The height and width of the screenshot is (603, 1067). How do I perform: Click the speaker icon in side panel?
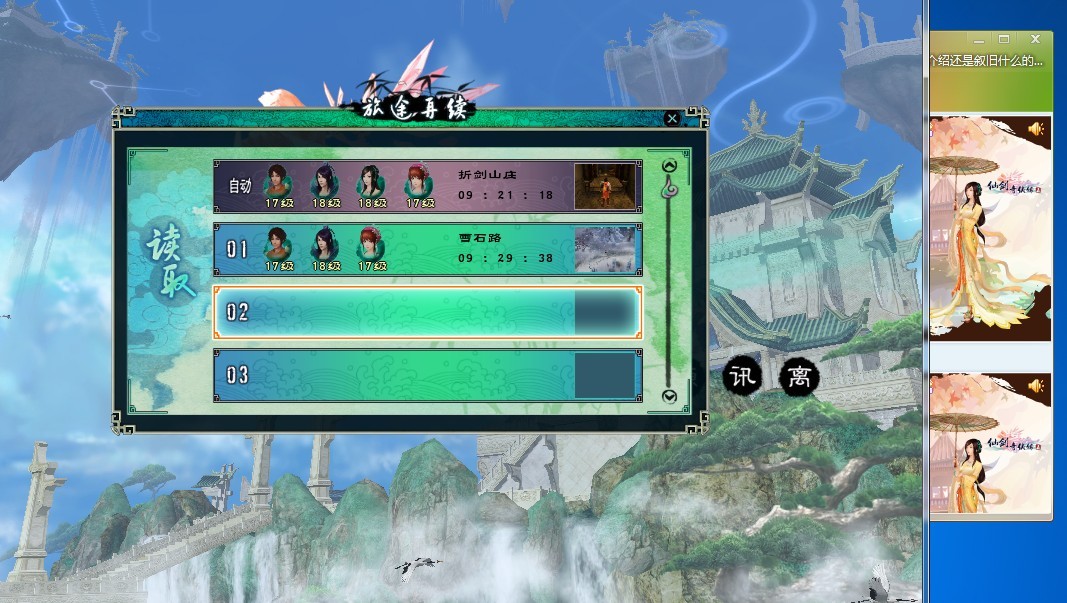pos(1035,129)
